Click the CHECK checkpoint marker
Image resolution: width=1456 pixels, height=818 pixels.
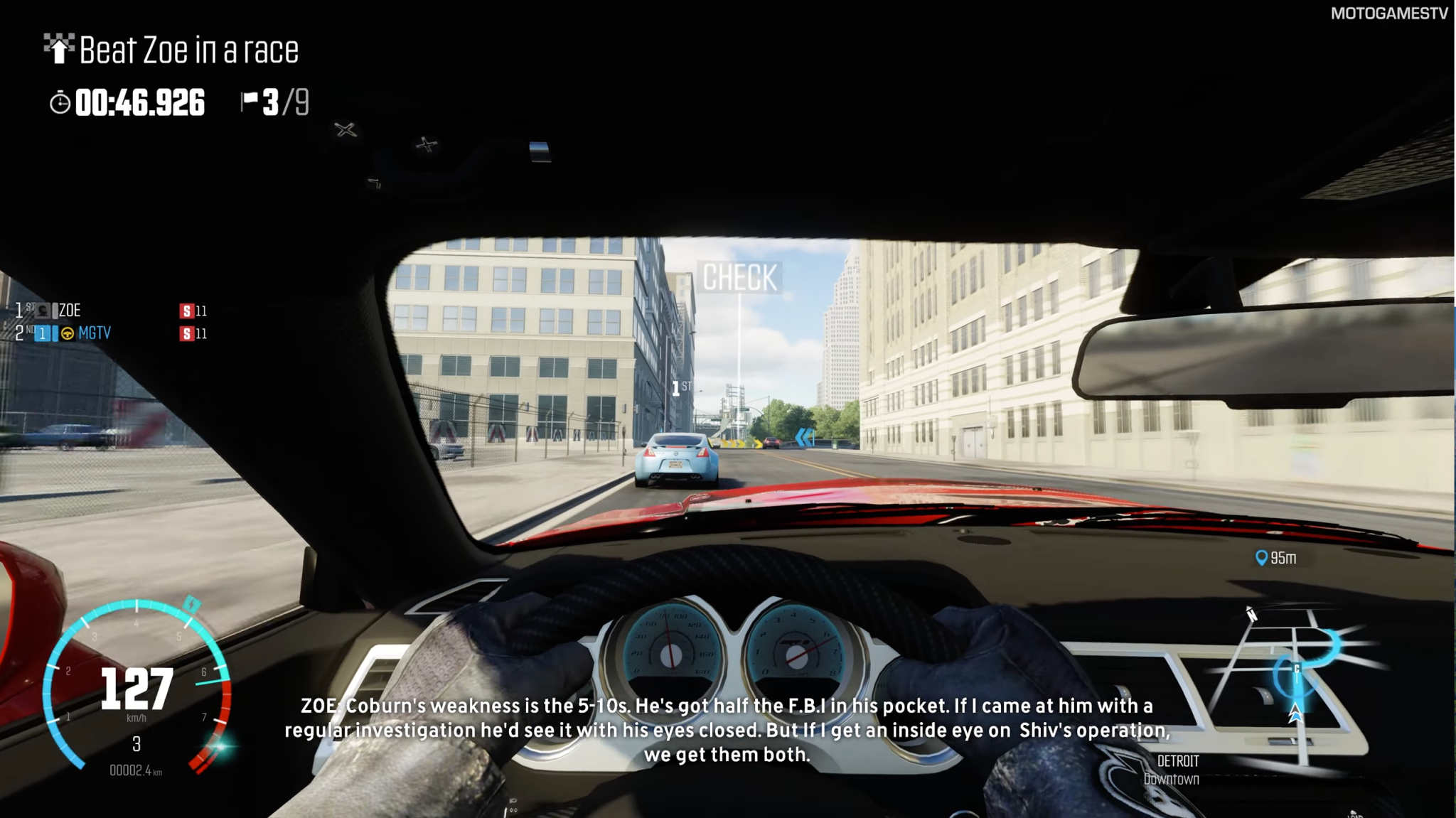(x=739, y=278)
